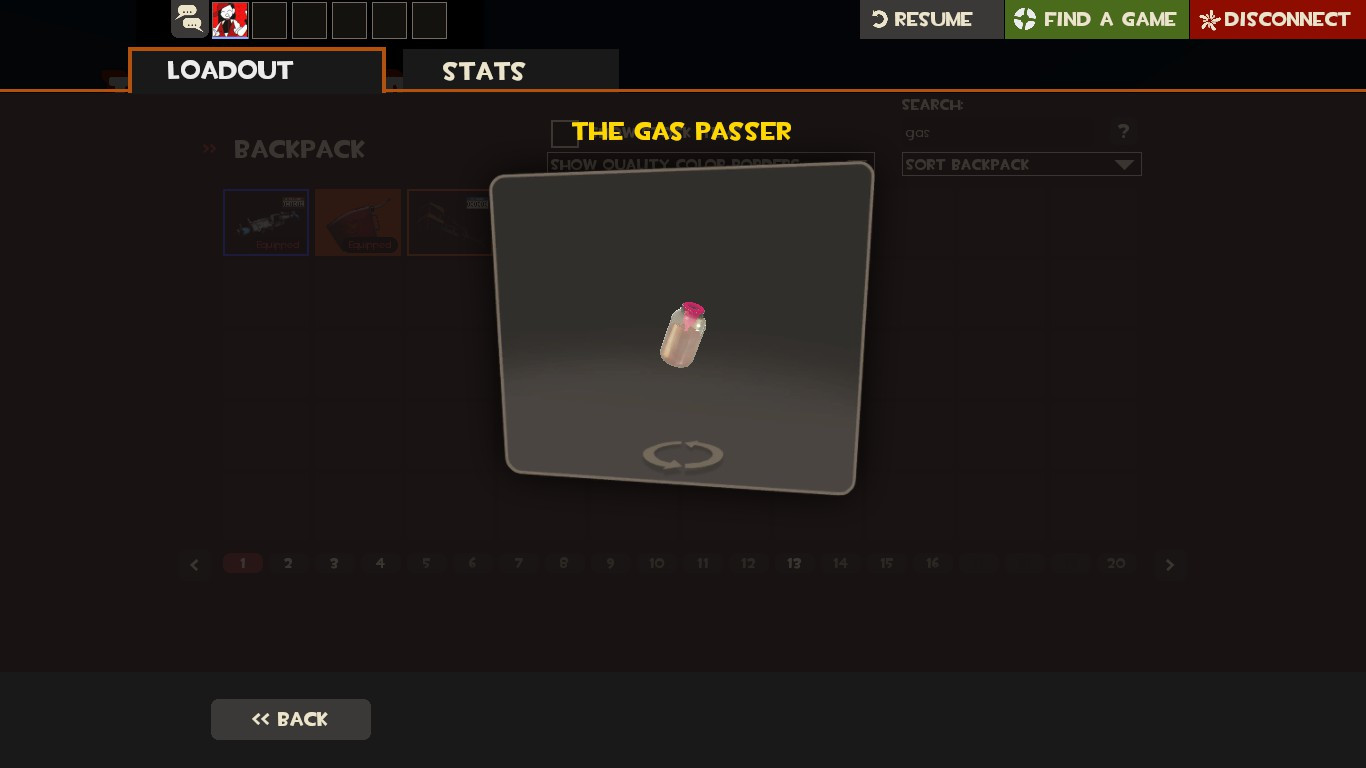Viewport: 1366px width, 768px height.
Task: Hit Resume to return to the game
Action: (931, 19)
